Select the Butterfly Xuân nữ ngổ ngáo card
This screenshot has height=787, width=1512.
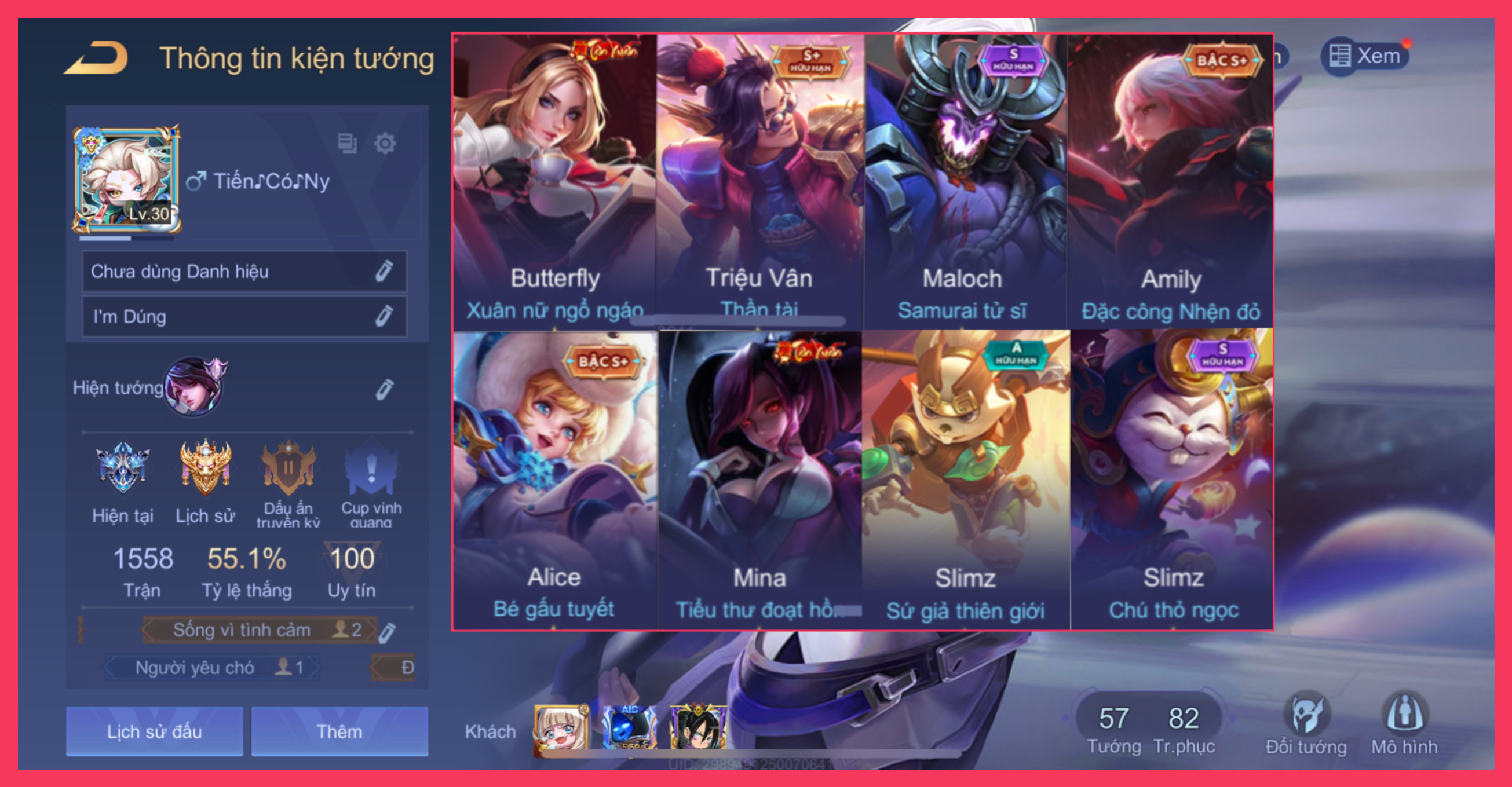pos(554,182)
